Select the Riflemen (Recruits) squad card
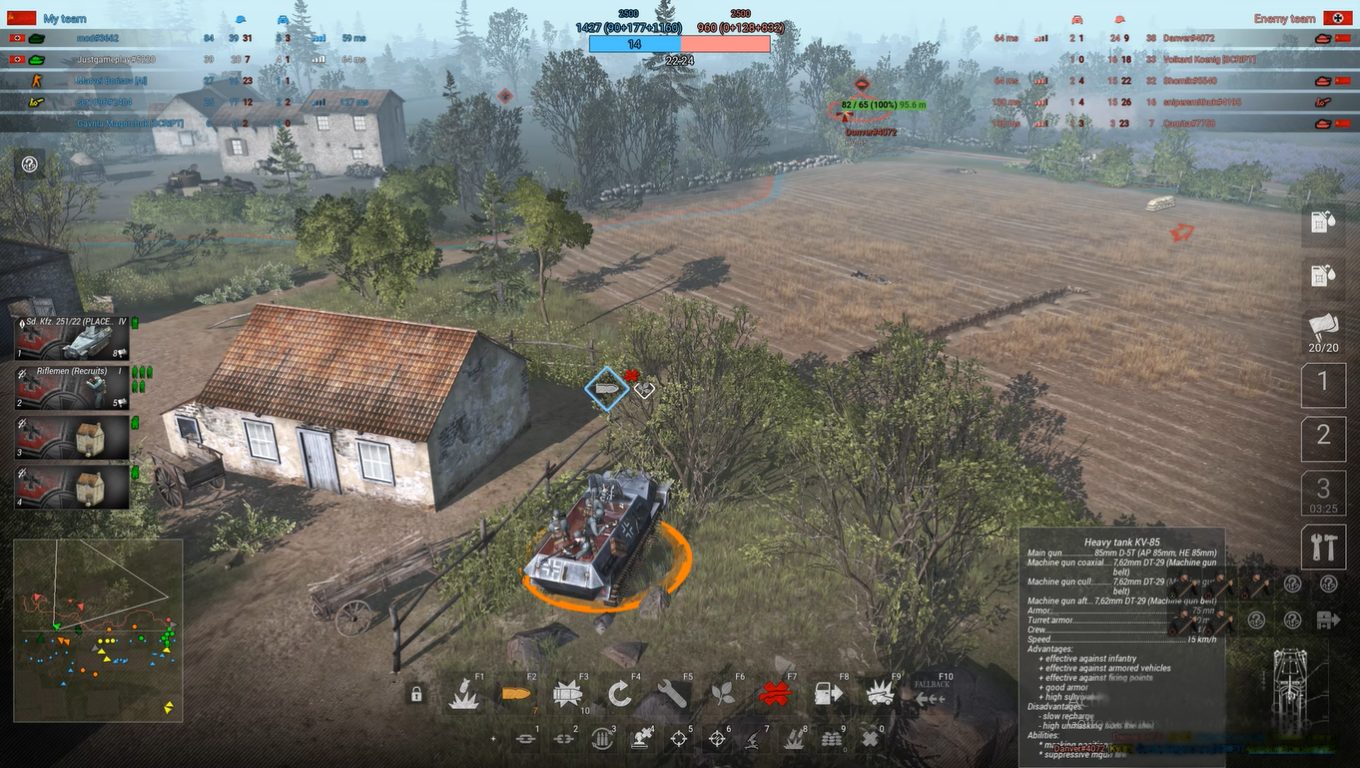This screenshot has width=1360, height=768. [x=70, y=388]
